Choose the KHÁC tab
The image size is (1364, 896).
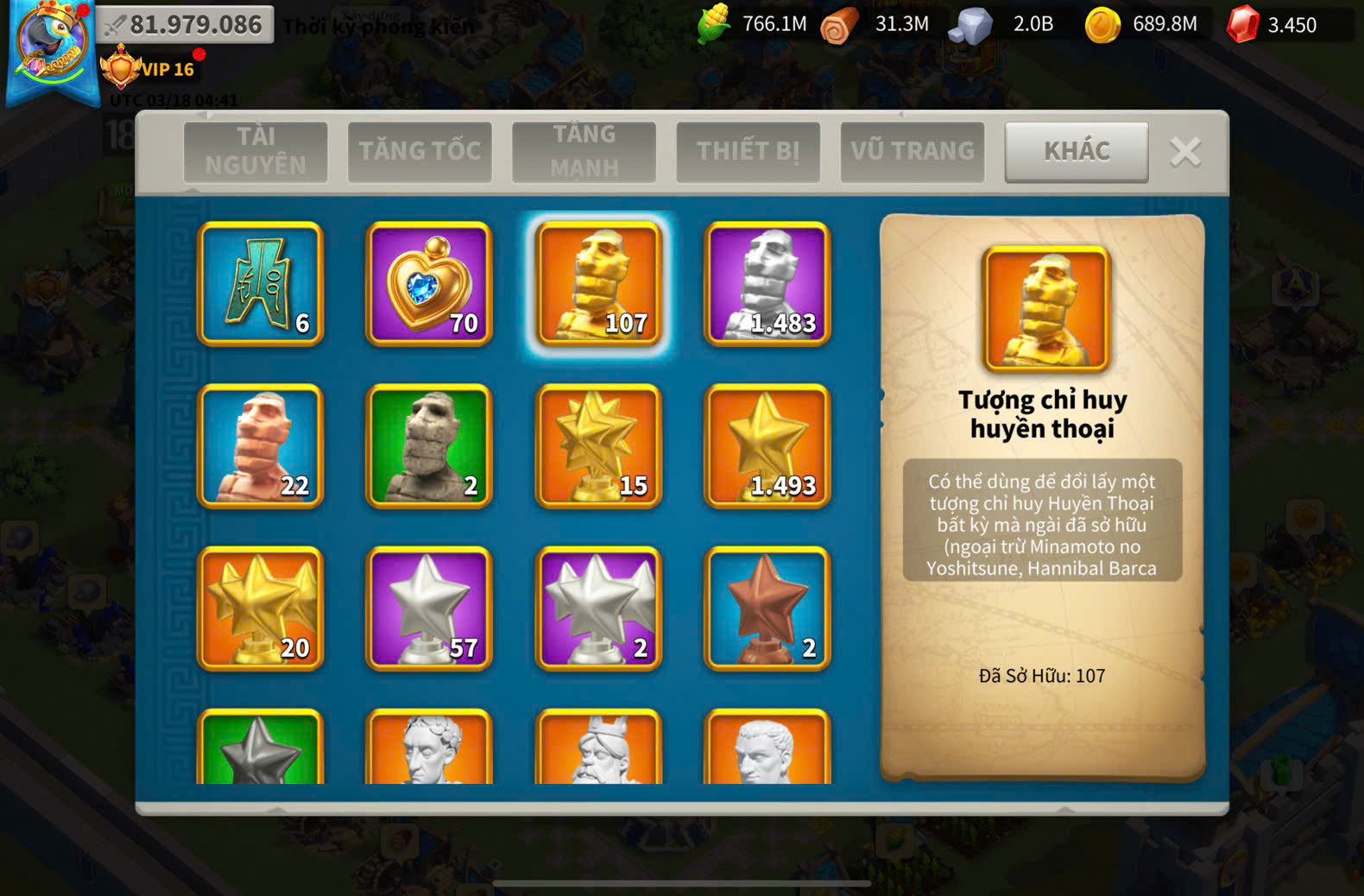1077,151
